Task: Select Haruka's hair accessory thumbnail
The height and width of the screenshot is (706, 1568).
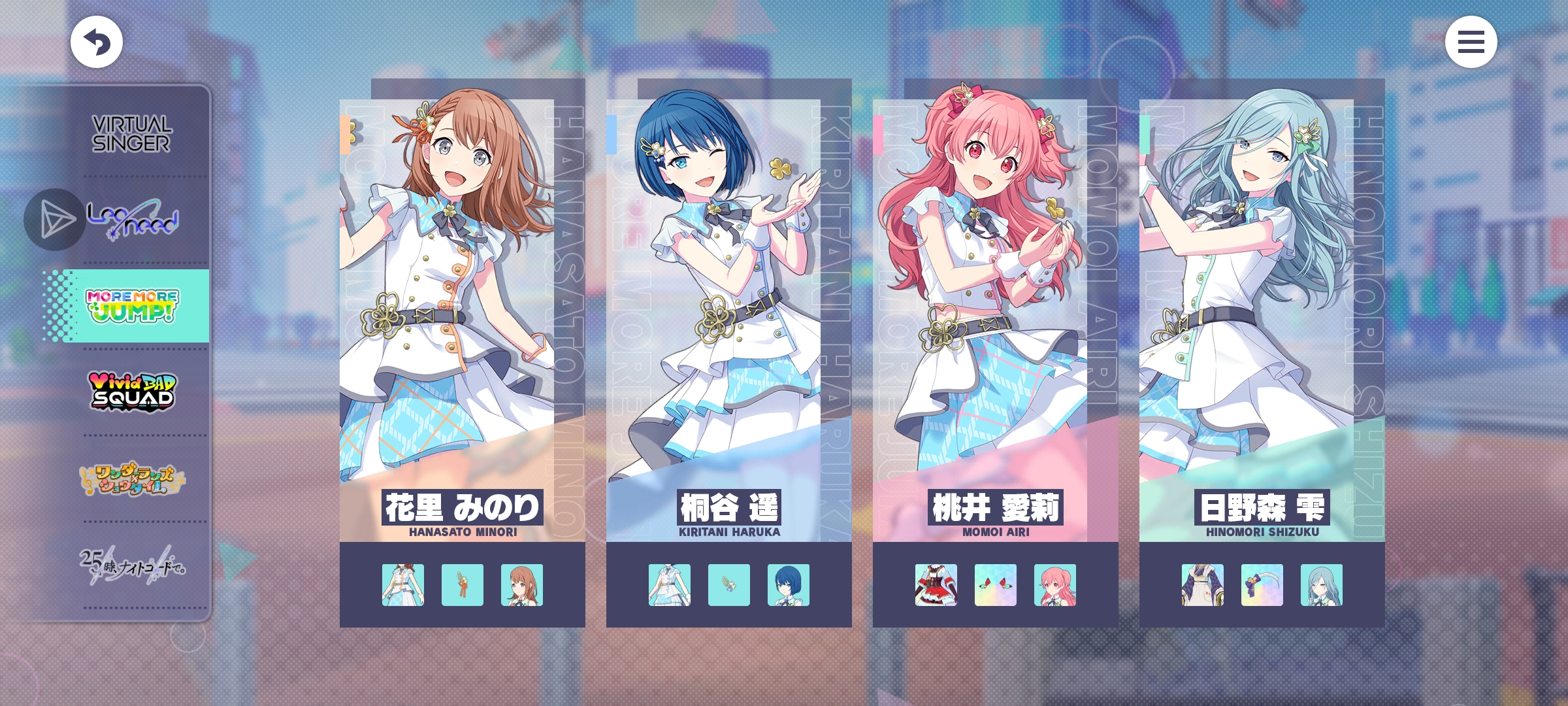Action: point(729,585)
